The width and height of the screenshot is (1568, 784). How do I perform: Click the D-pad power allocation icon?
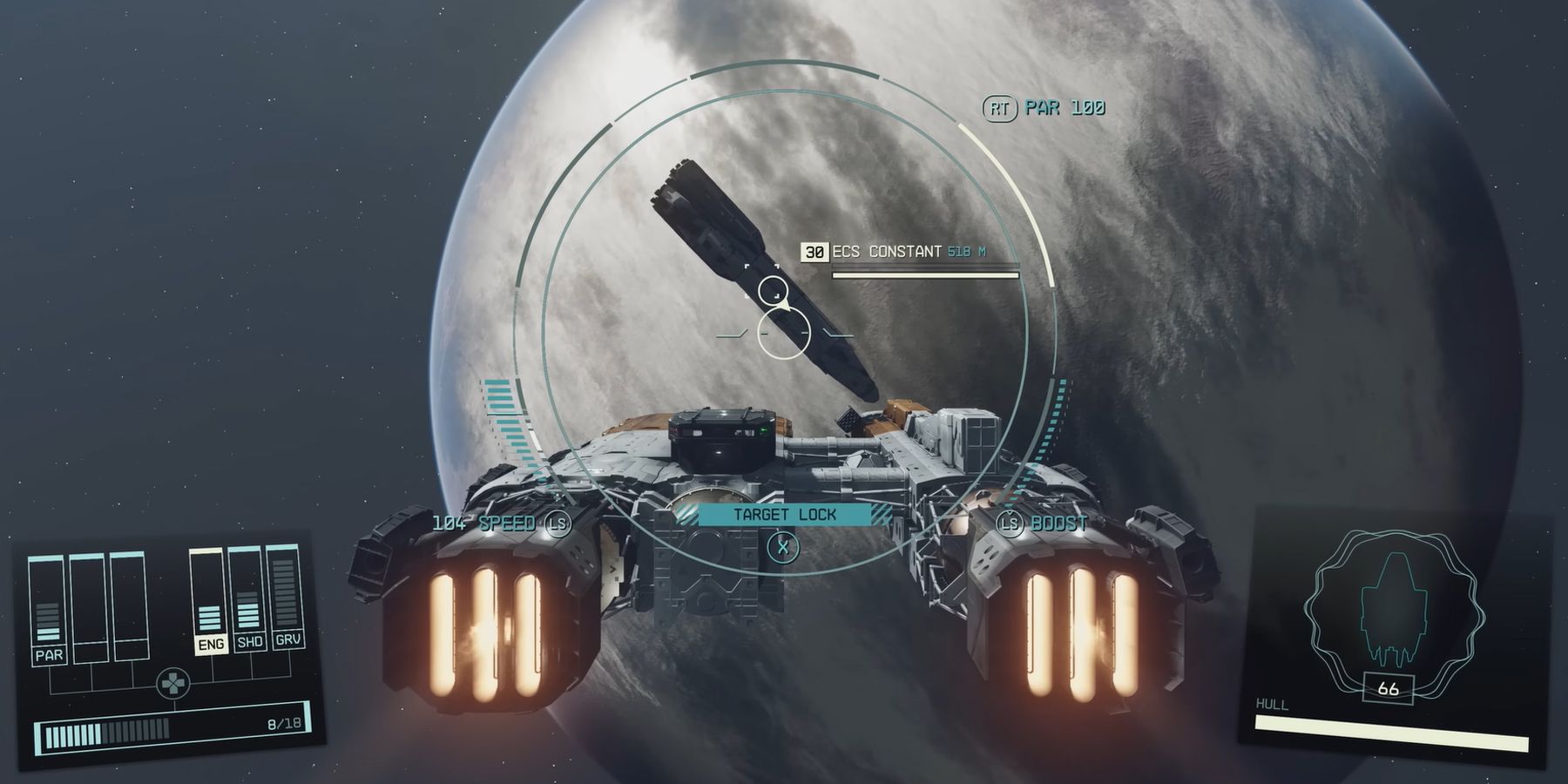[172, 682]
